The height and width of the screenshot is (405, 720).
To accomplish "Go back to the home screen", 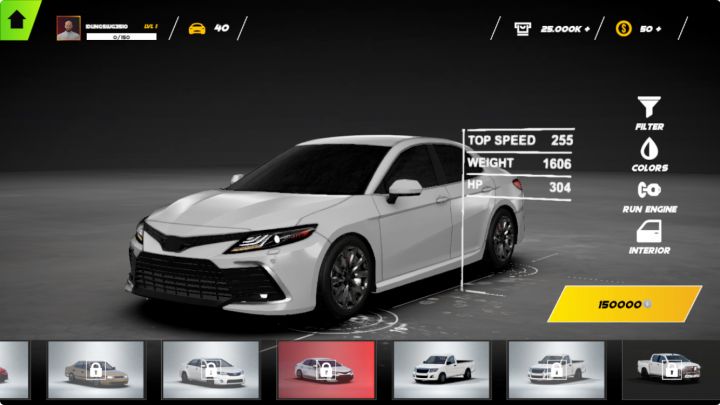I will [x=17, y=17].
